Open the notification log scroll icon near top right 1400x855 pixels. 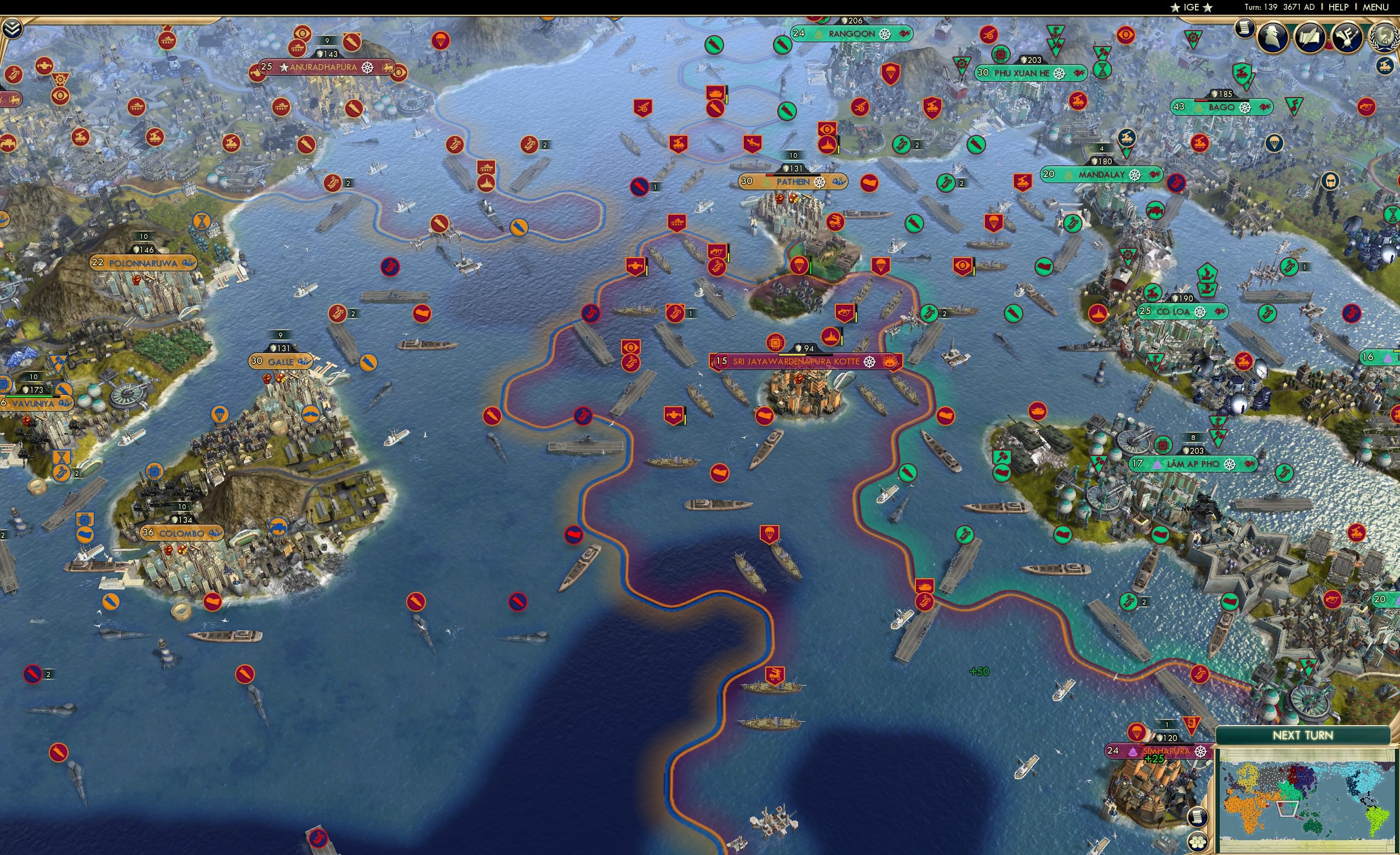[1244, 30]
